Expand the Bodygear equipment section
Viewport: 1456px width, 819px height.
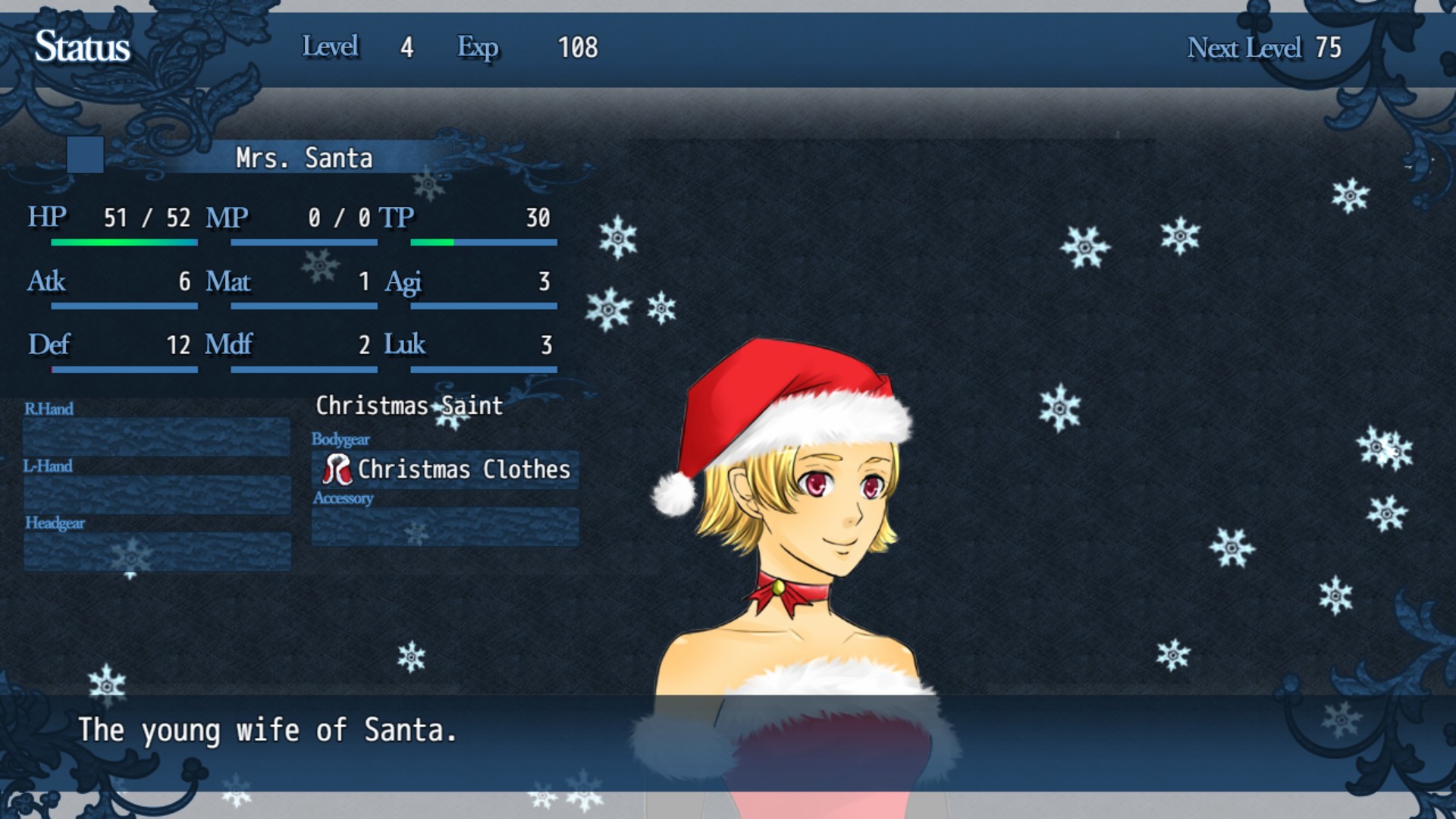point(444,470)
